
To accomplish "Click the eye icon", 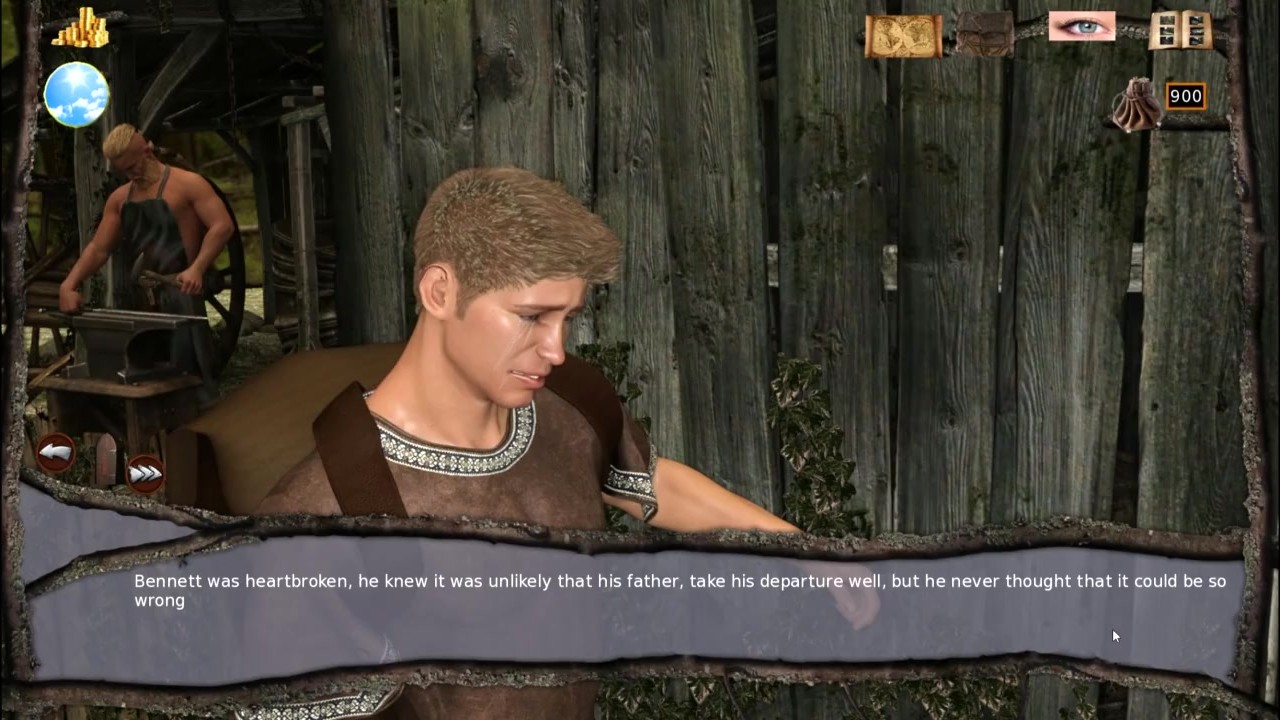I will [1081, 27].
